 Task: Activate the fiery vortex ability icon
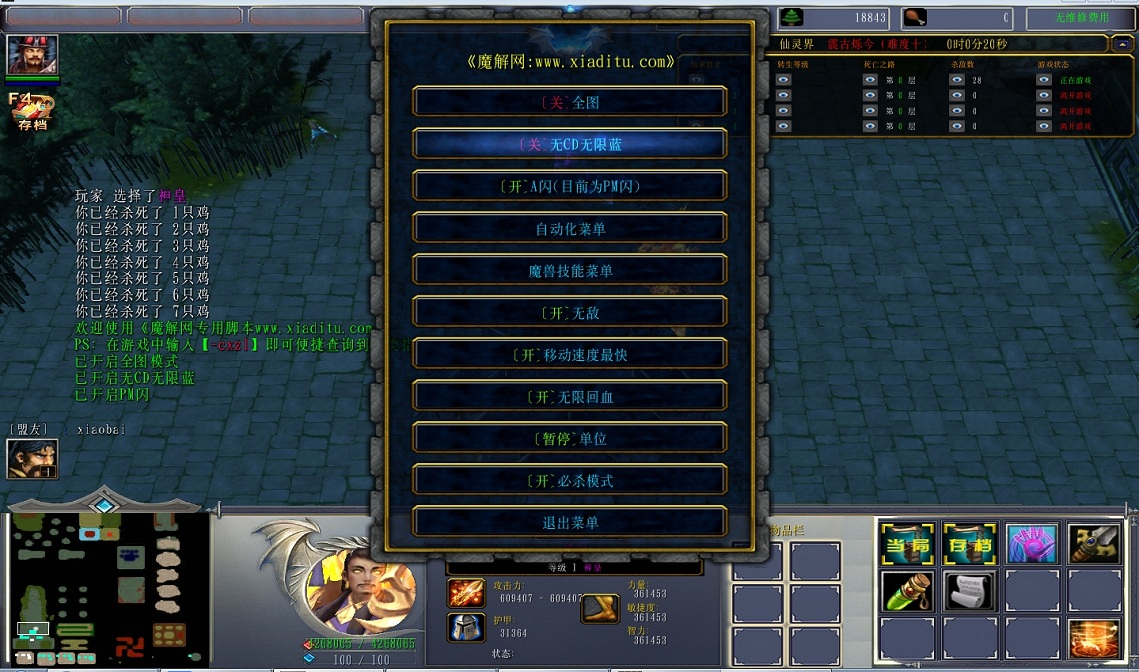1094,639
